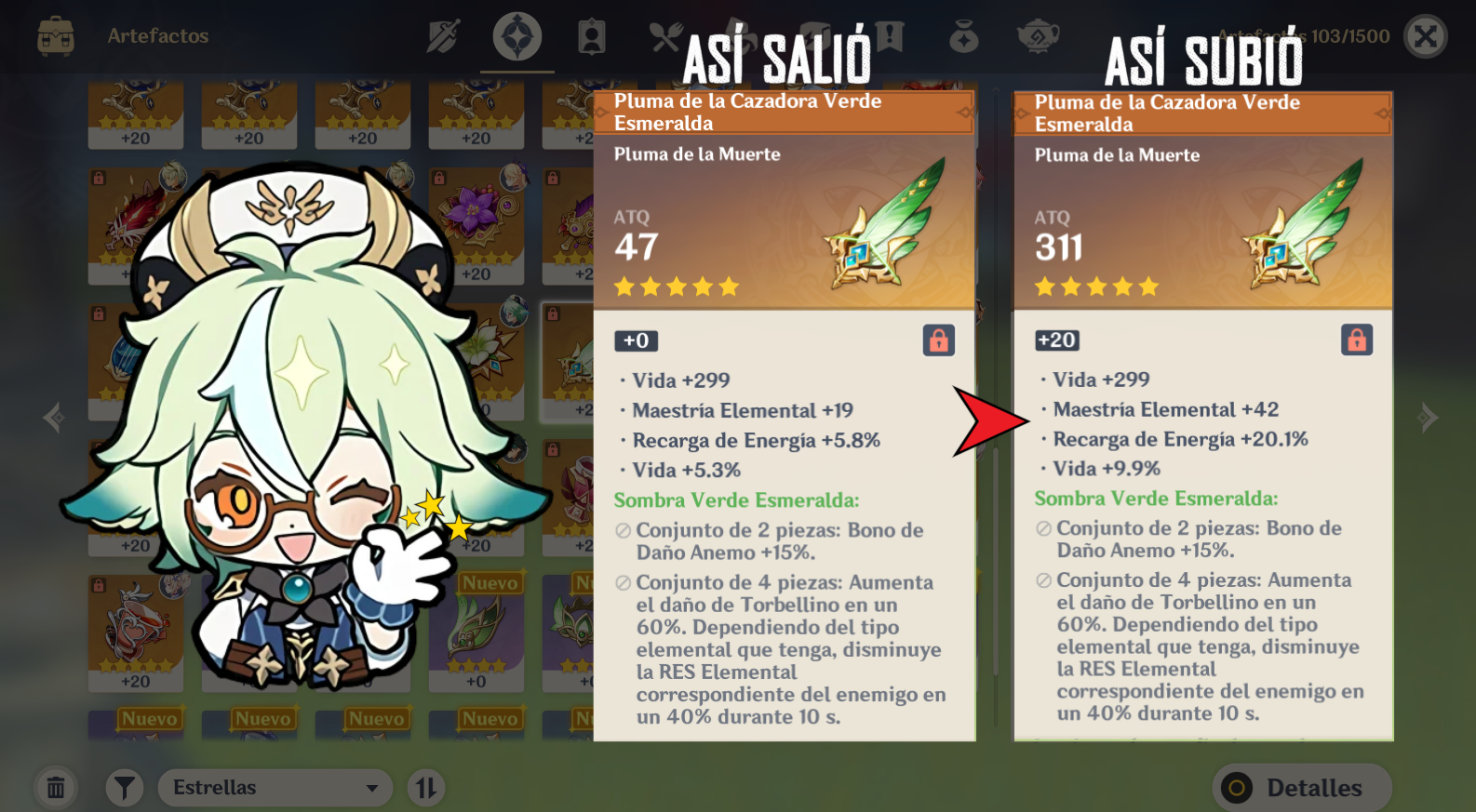The width and height of the screenshot is (1476, 812).
Task: Select the Artefactos compass tab
Action: coord(517,37)
